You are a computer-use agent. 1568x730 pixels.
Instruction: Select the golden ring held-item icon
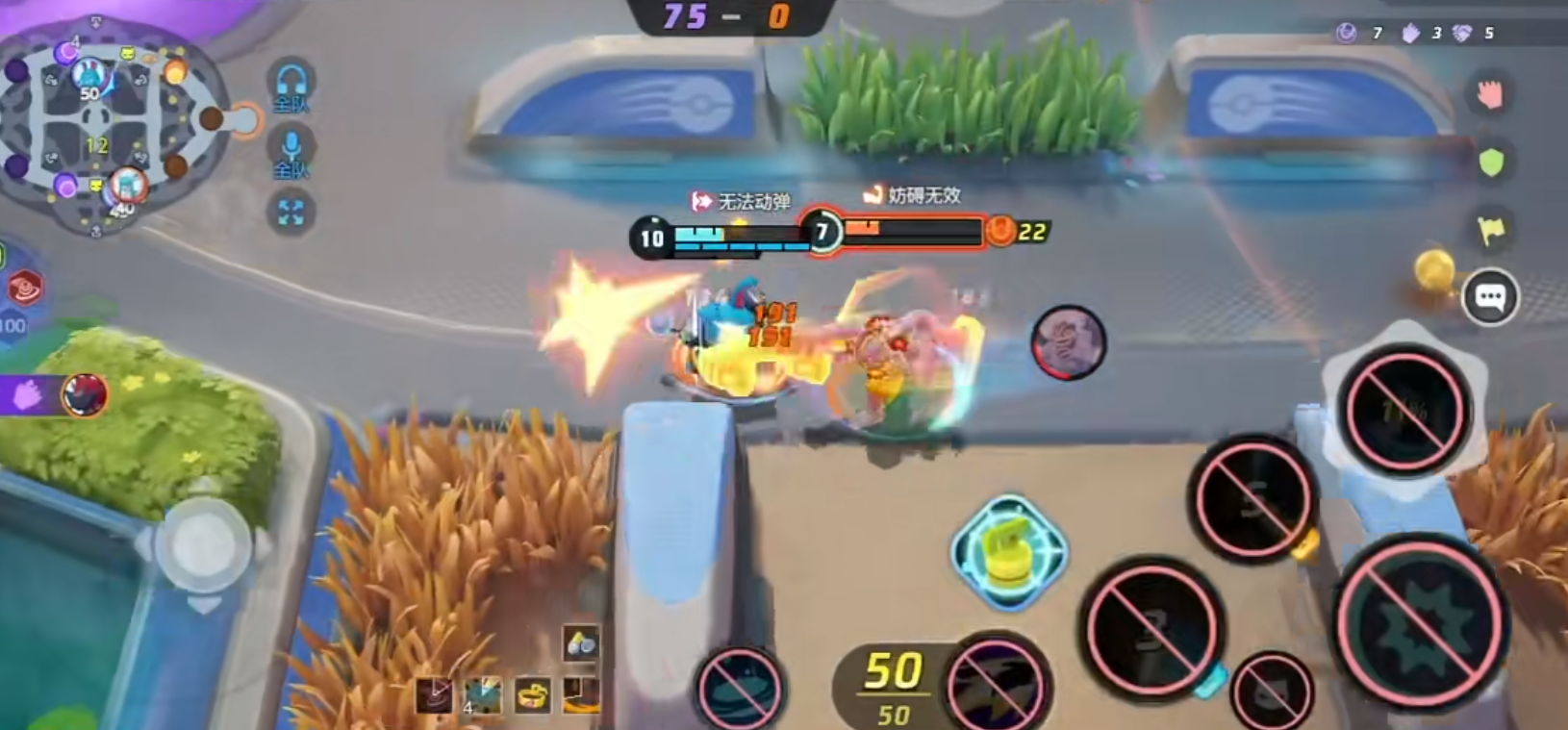pos(533,694)
